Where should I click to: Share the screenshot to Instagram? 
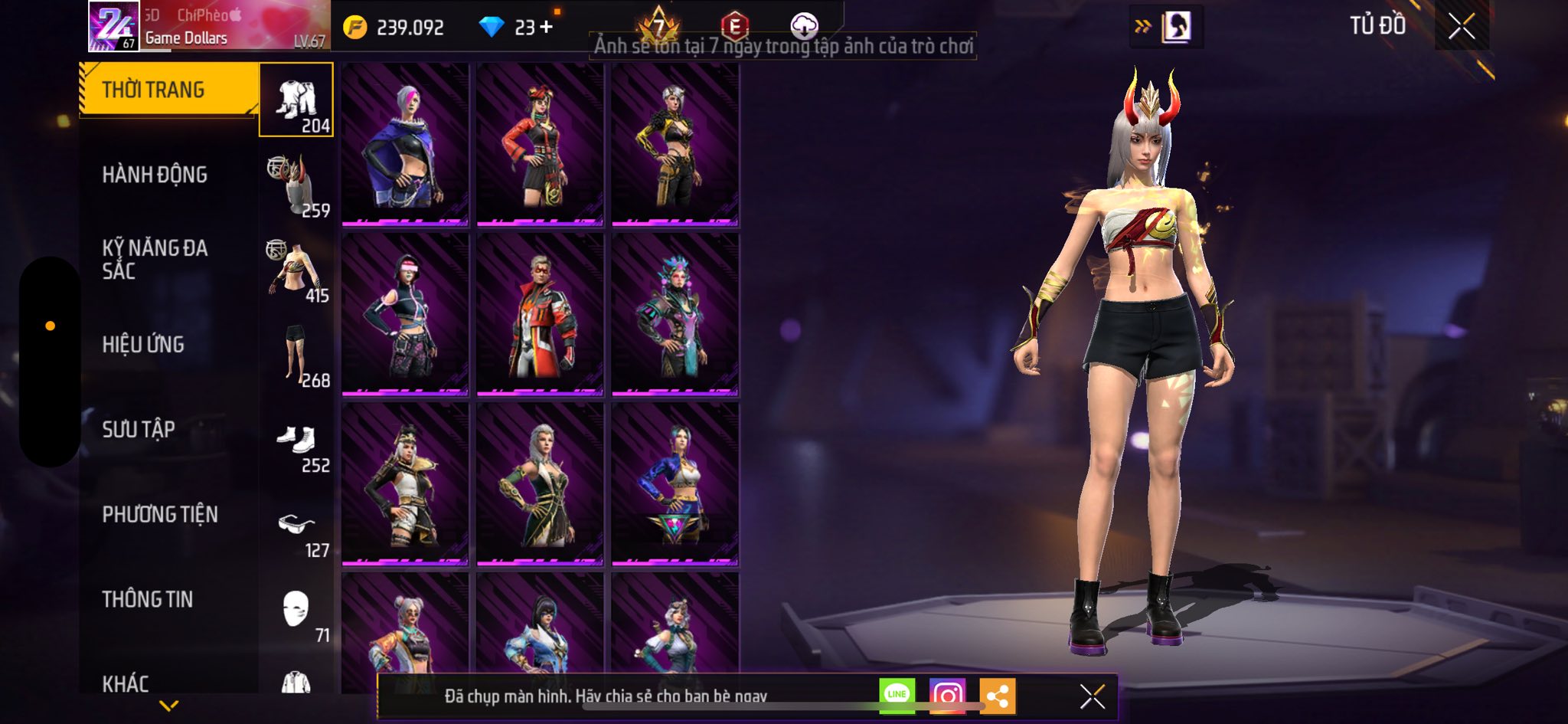point(947,696)
